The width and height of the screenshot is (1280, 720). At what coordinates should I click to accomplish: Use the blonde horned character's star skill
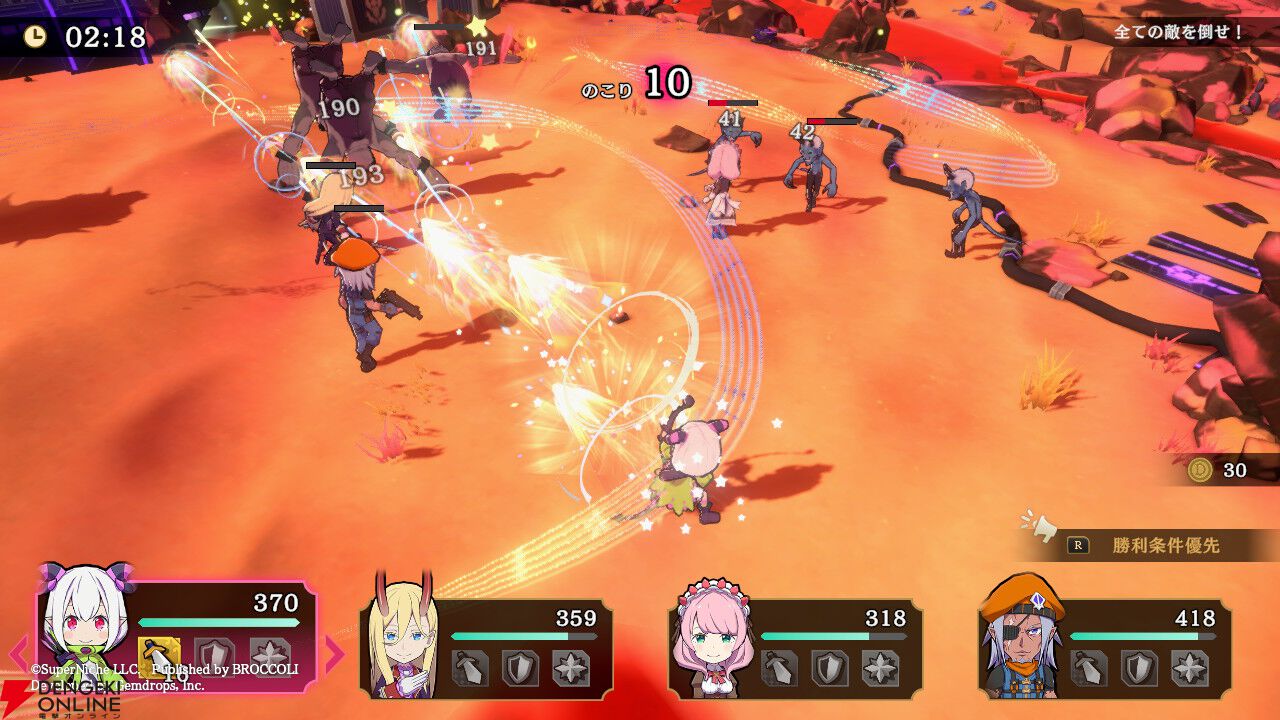570,668
